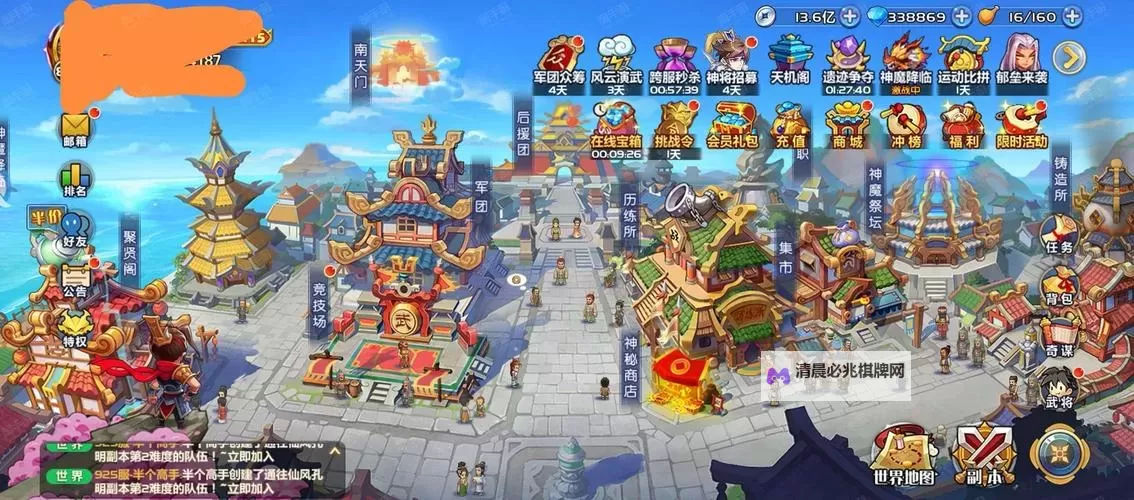
Task: Expand the yellow arrow beside event icons
Action: point(1070,58)
